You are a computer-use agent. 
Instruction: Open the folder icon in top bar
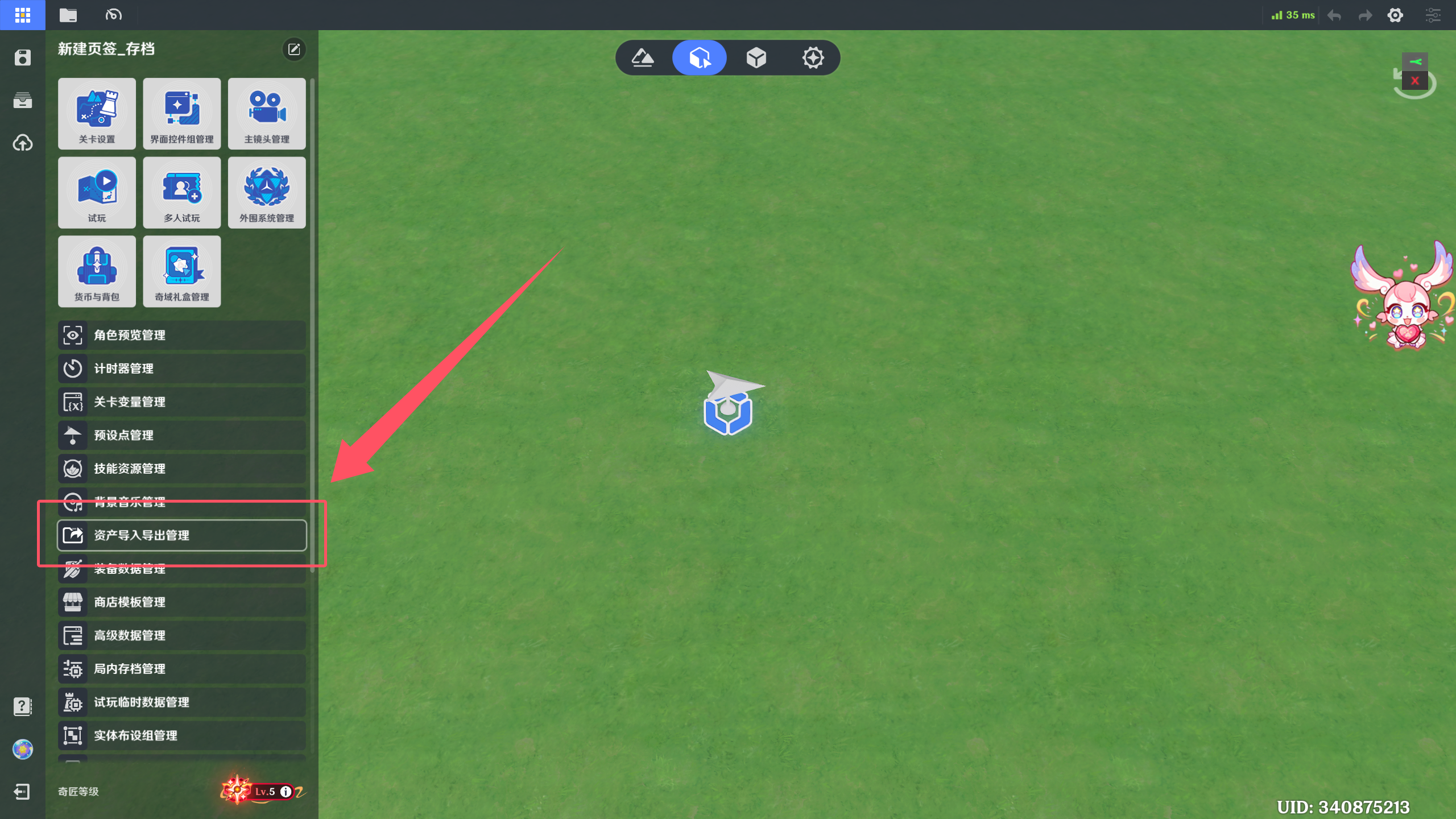(x=68, y=15)
